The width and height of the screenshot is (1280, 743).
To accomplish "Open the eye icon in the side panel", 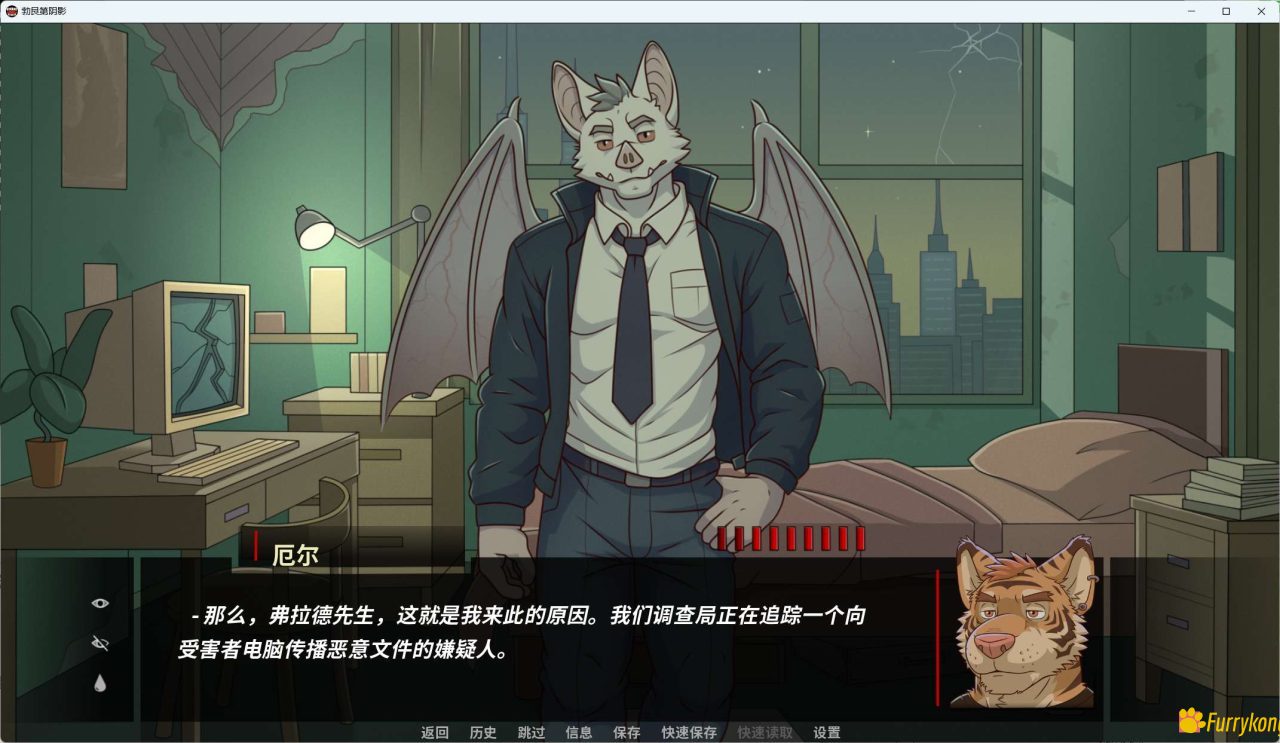I will pyautogui.click(x=98, y=602).
